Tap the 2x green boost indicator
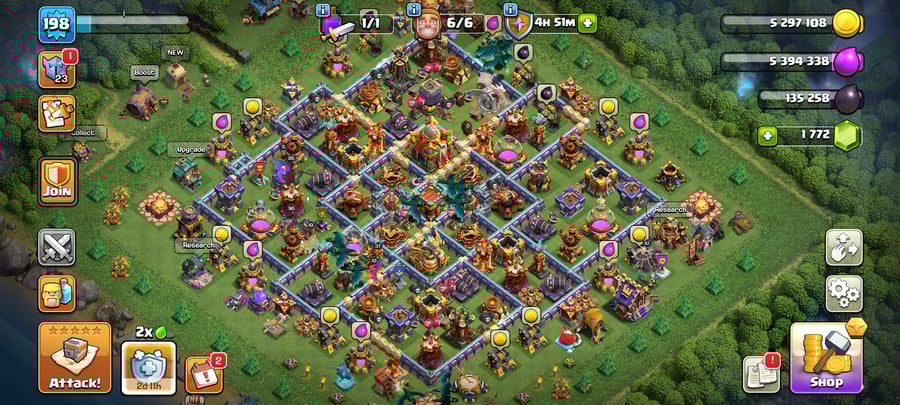The image size is (900, 405). pyautogui.click(x=147, y=331)
